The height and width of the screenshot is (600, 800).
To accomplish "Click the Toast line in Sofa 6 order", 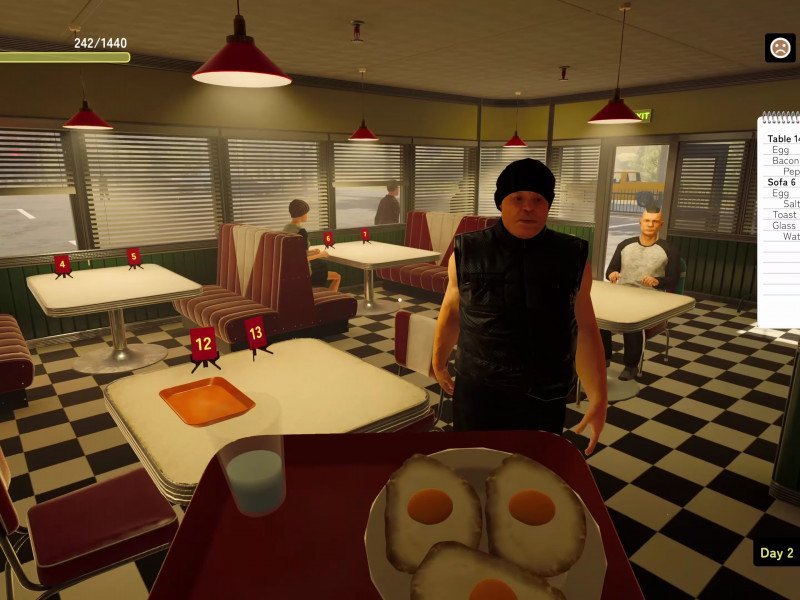I will pos(785,215).
